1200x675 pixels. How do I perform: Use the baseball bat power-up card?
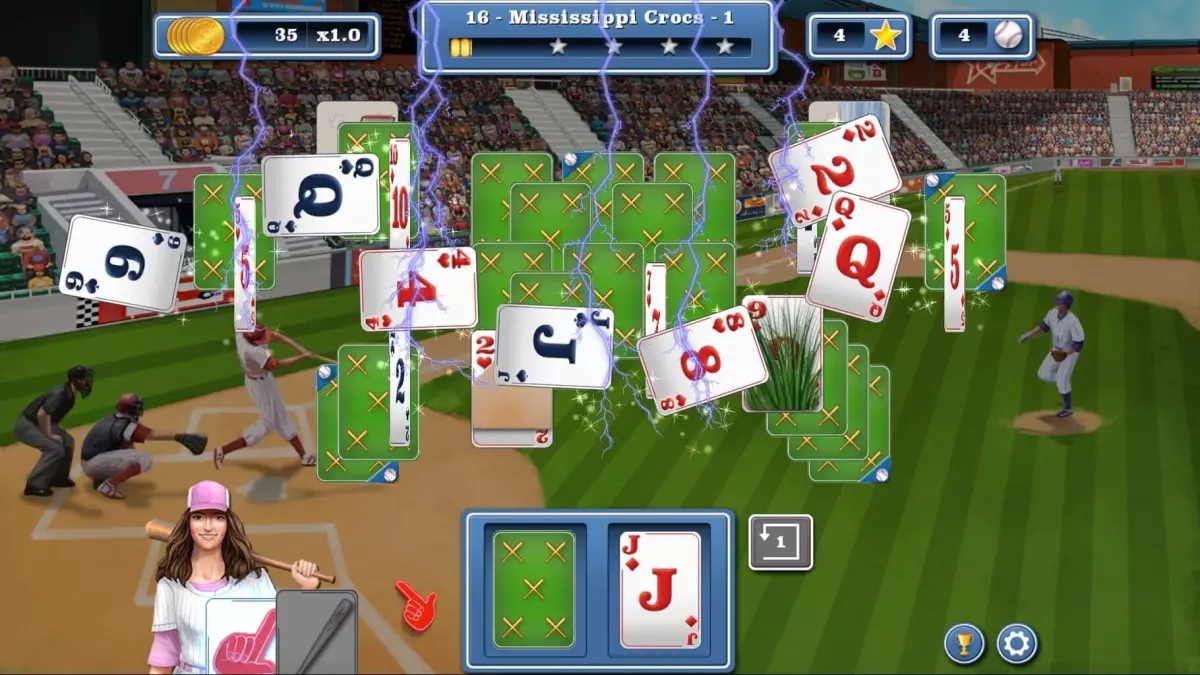318,633
